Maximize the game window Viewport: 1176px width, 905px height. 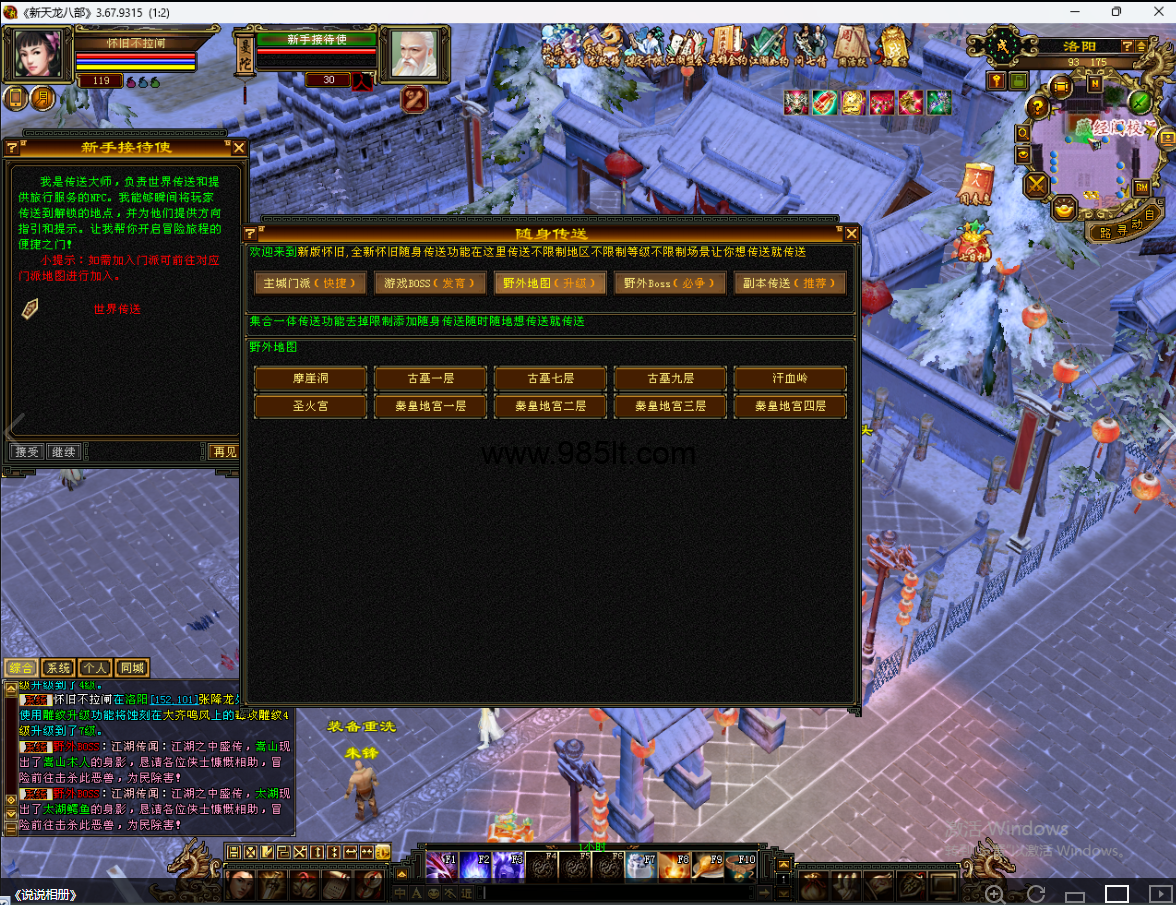[x=1116, y=12]
